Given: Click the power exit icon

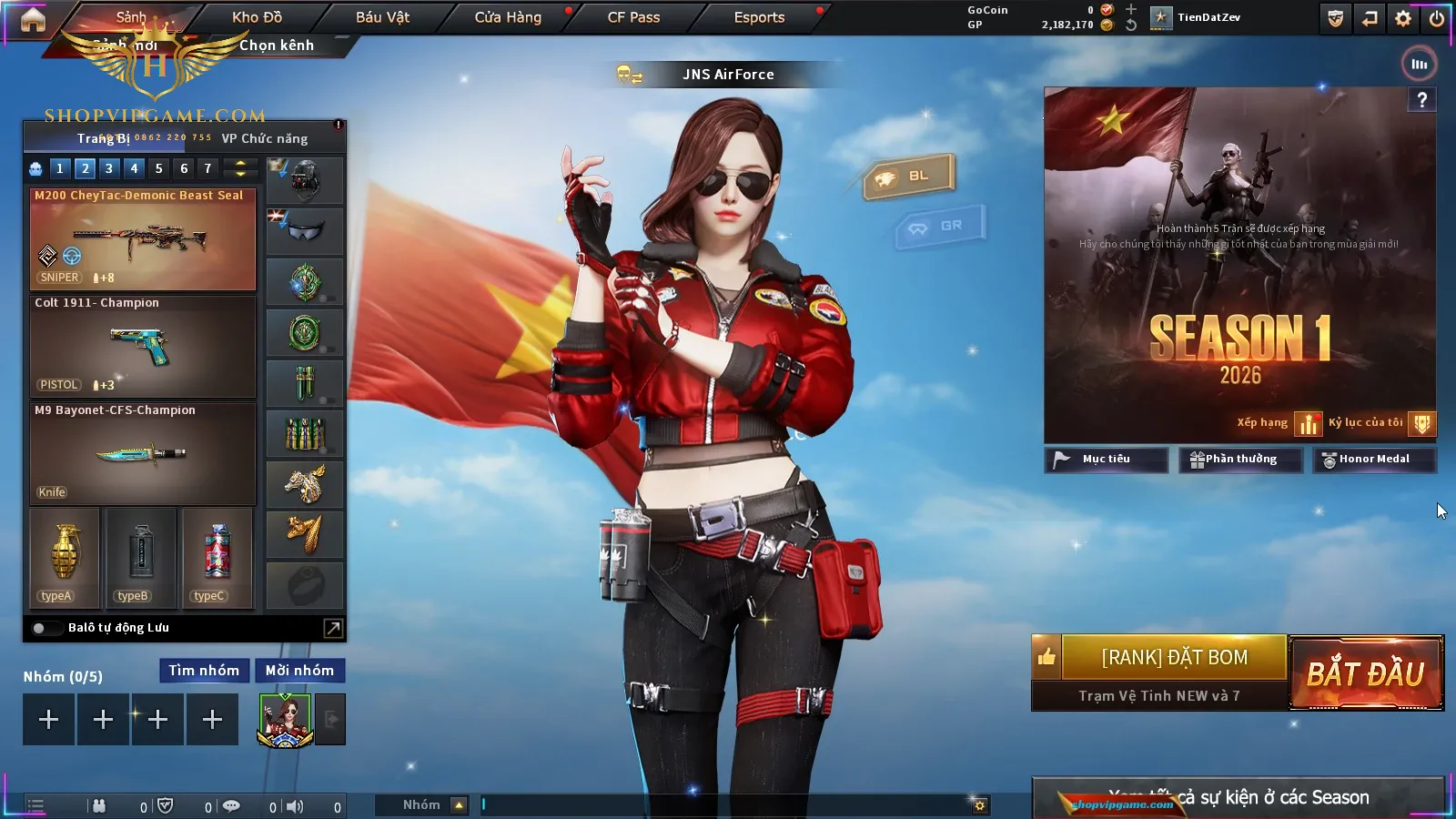Looking at the screenshot, I should coord(1437,18).
